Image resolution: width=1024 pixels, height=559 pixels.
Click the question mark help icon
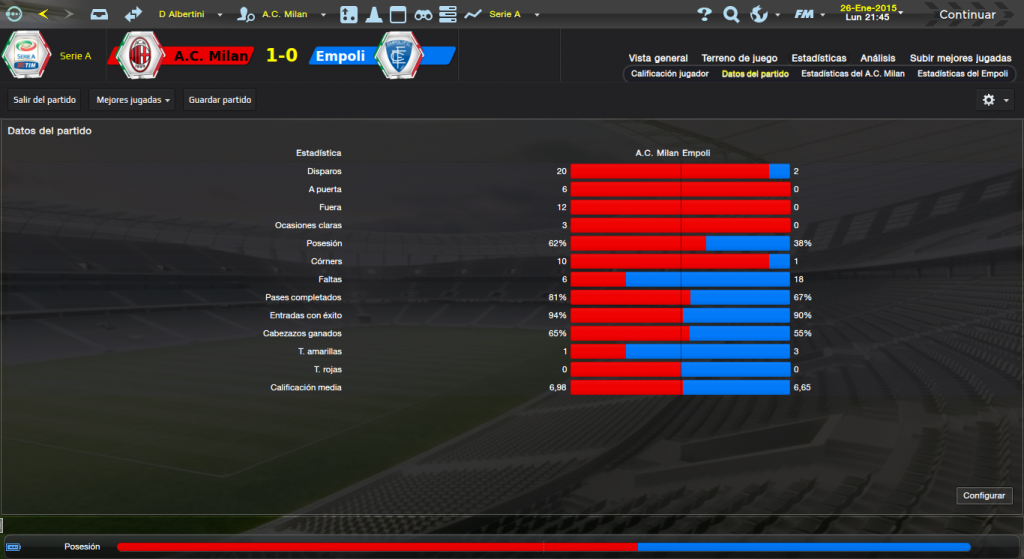click(704, 15)
